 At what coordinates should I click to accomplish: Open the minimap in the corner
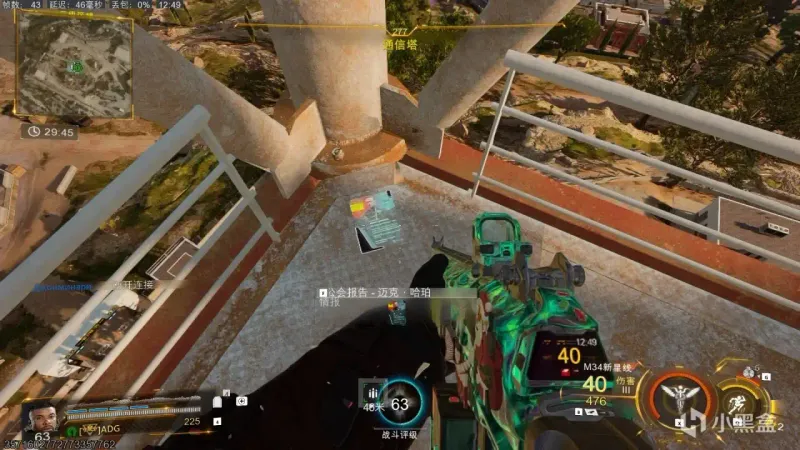click(73, 67)
